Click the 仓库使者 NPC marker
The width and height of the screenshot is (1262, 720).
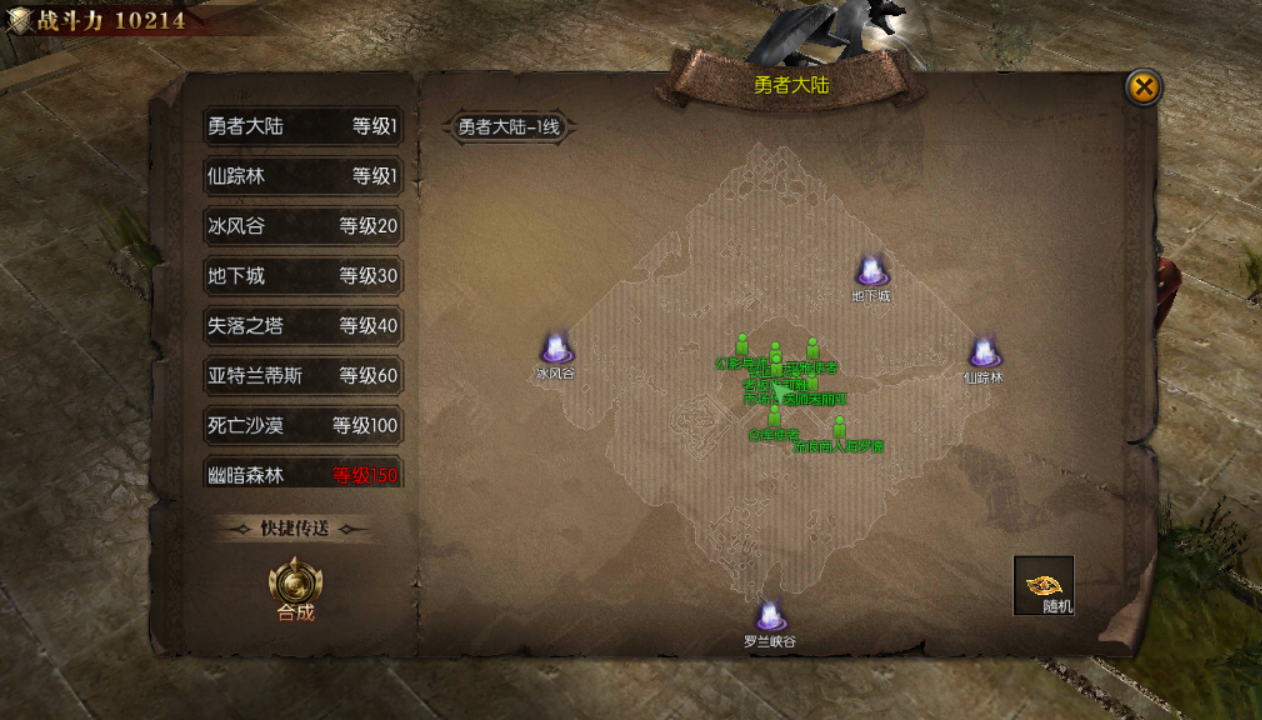pos(774,418)
